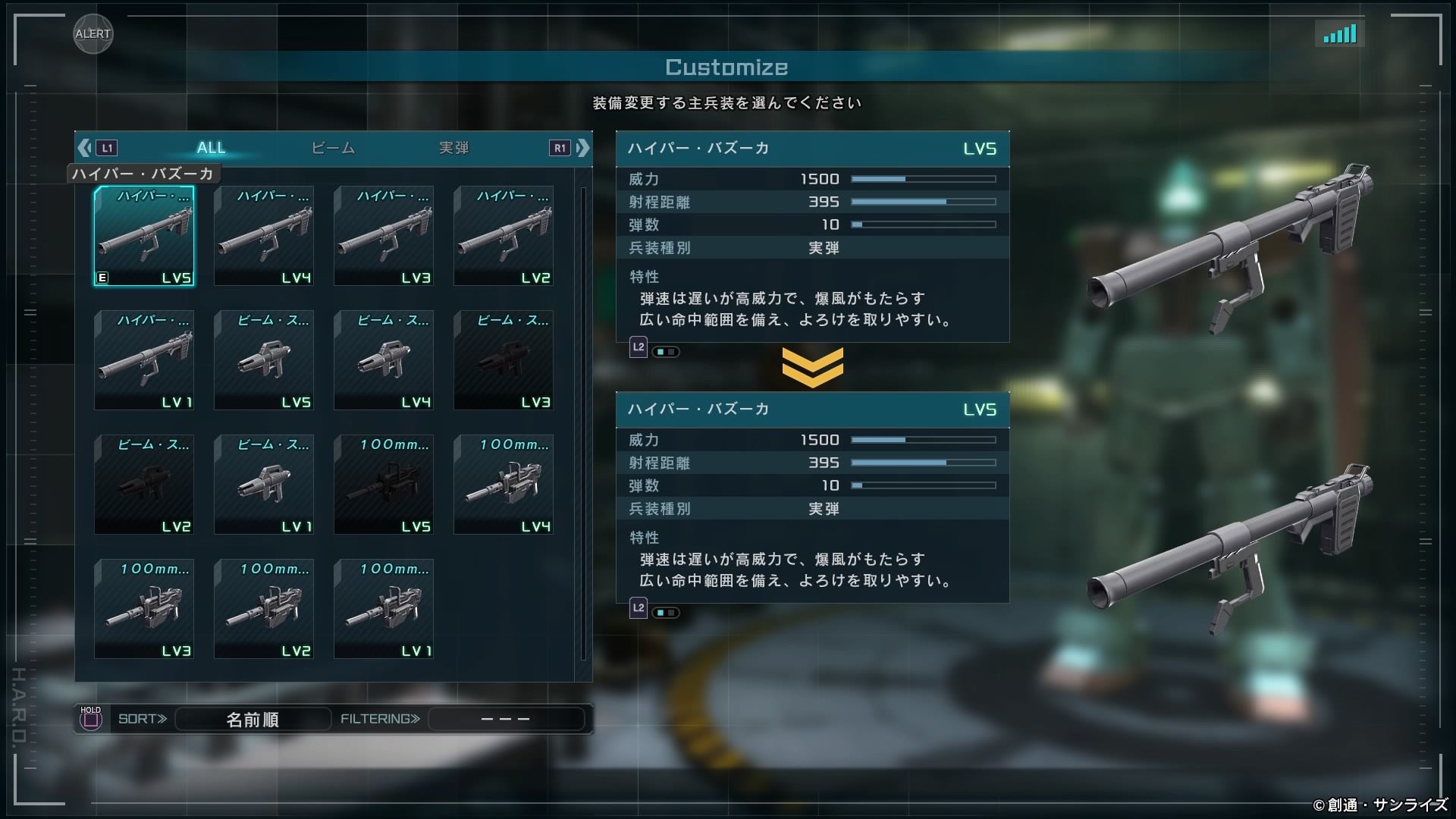Pick the Hyper Bazooka LV3 weapon
This screenshot has height=819, width=1456.
[x=384, y=236]
